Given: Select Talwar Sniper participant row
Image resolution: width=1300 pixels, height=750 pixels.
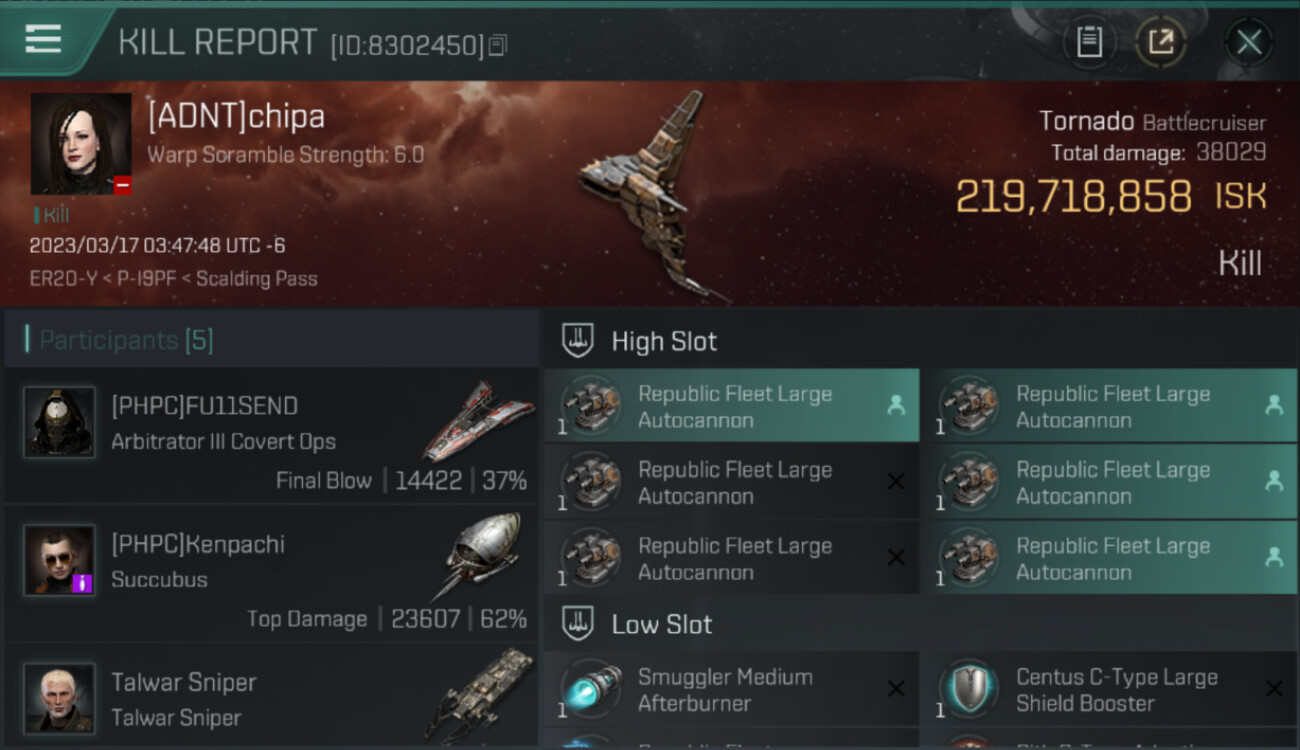Looking at the screenshot, I should coord(270,698).
